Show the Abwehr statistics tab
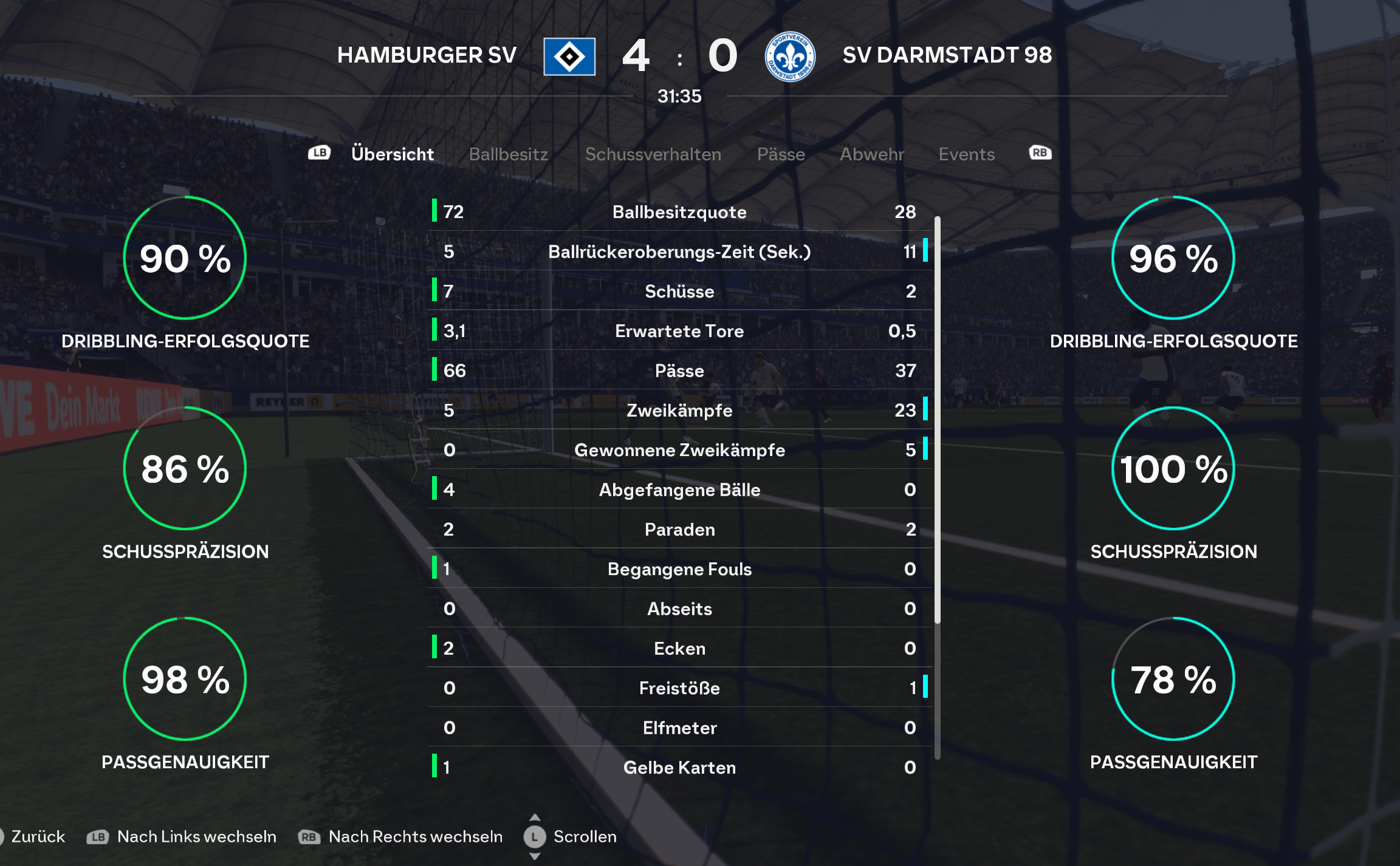 click(x=872, y=154)
